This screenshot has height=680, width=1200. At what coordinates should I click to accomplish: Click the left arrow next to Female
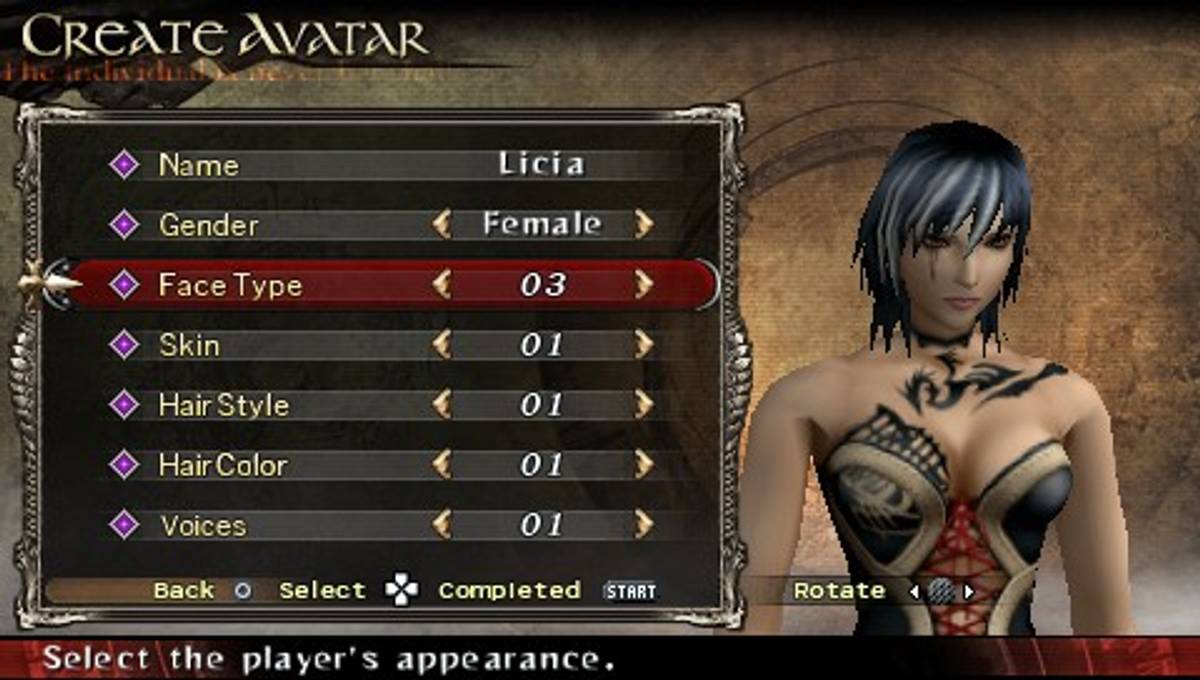441,224
